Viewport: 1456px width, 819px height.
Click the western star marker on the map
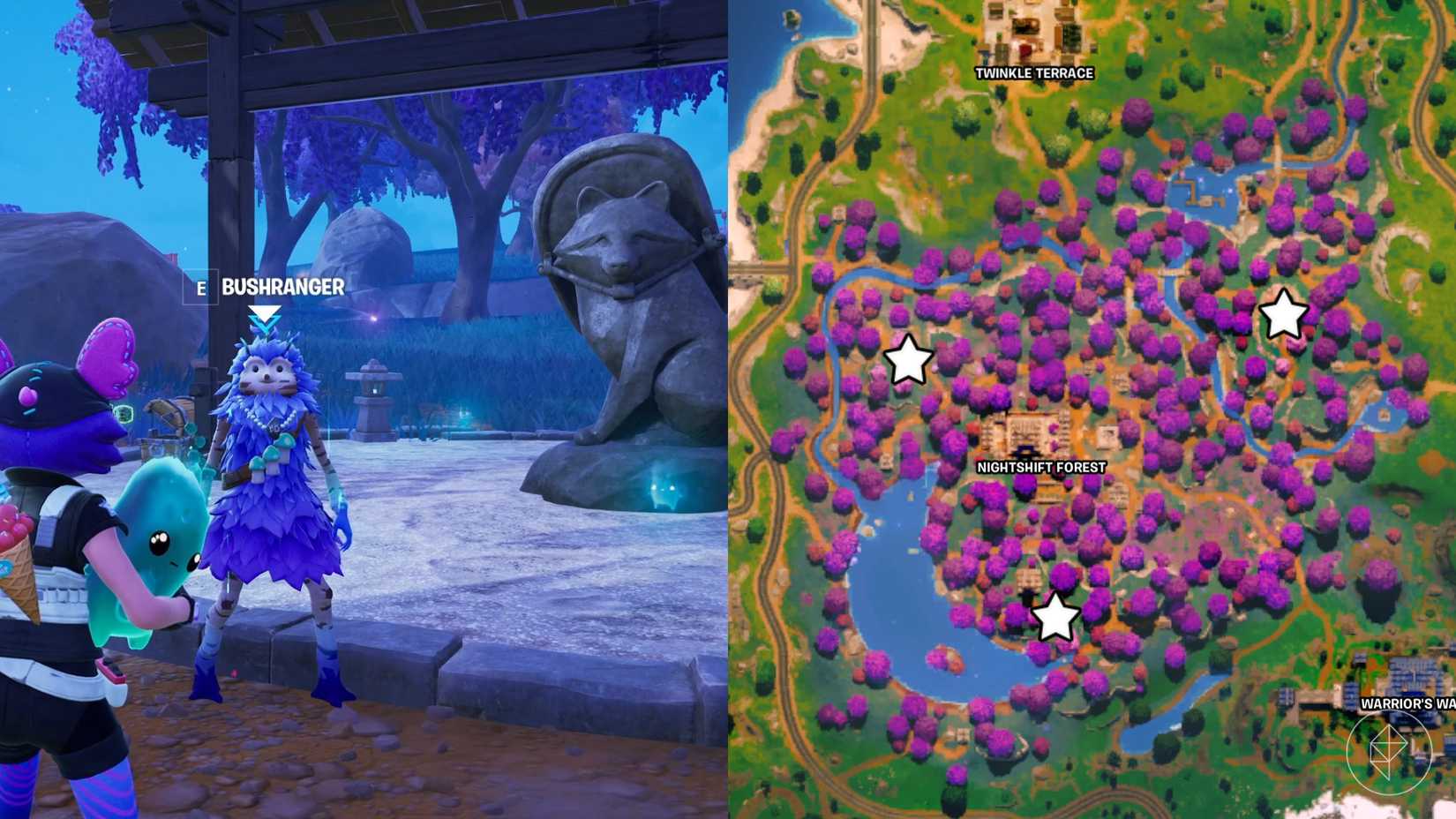[x=911, y=360]
